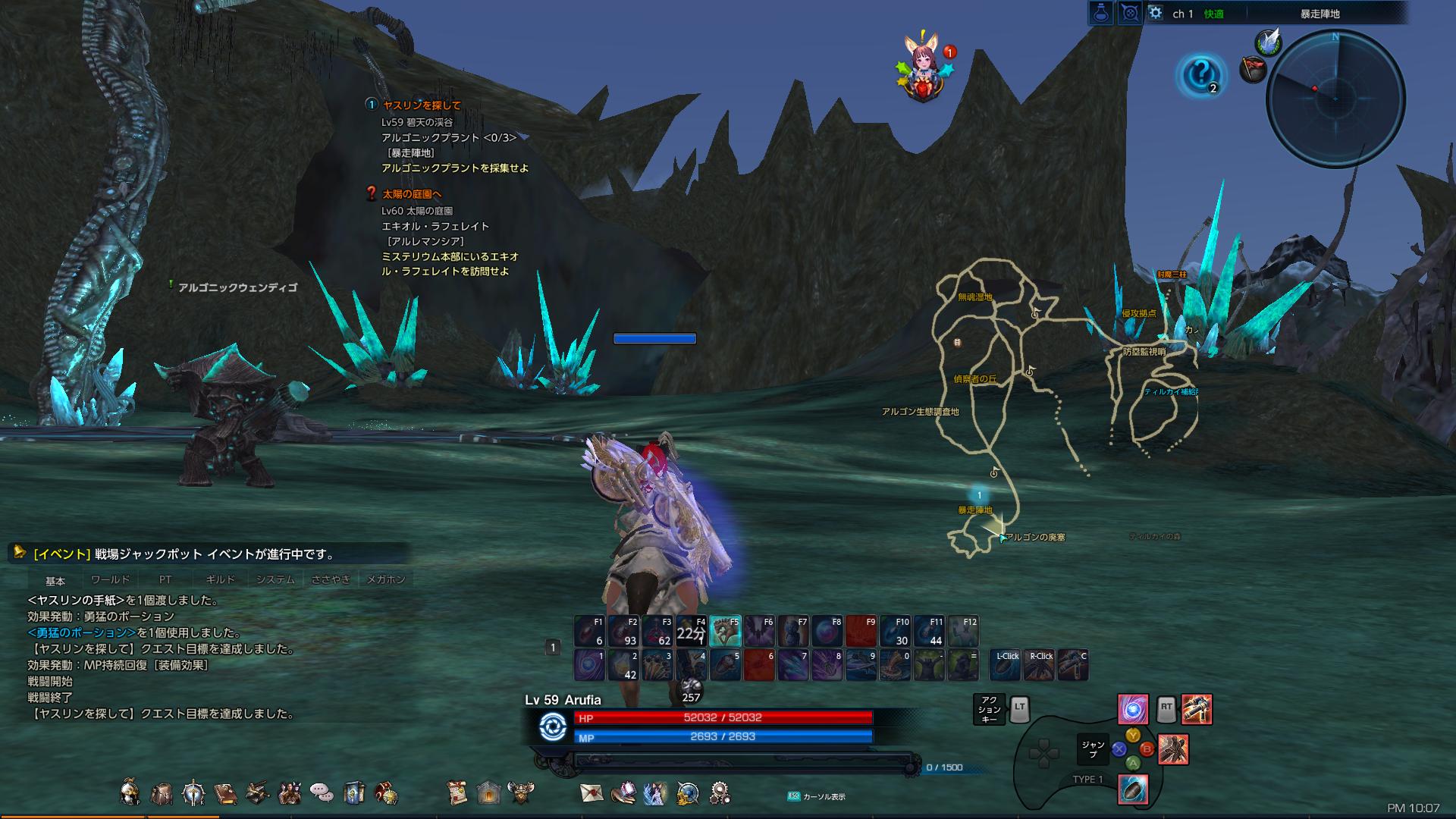Open the helmet character profile icon

130,793
